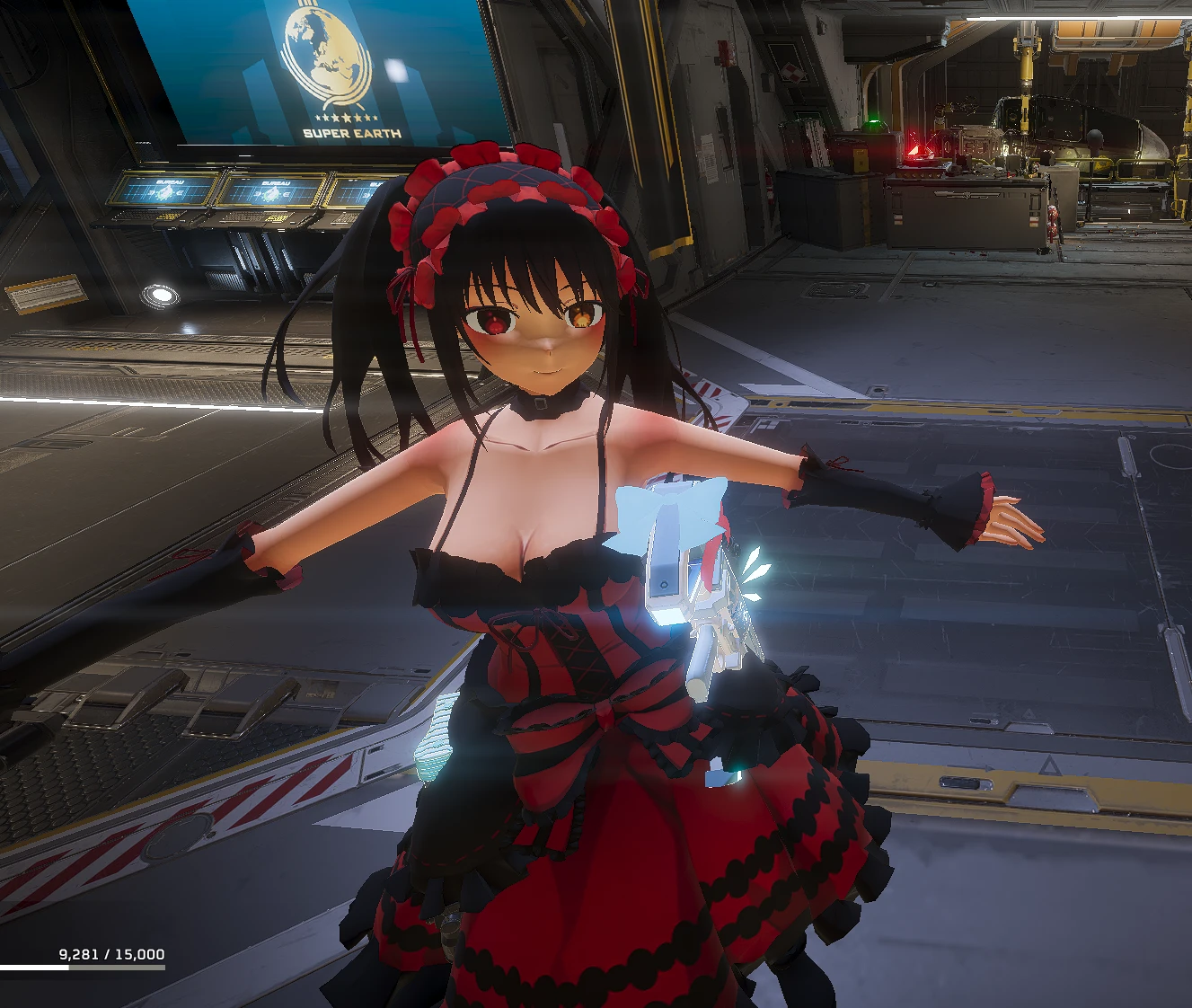
Task: Toggle the green indicator light on the back console
Action: click(x=874, y=120)
